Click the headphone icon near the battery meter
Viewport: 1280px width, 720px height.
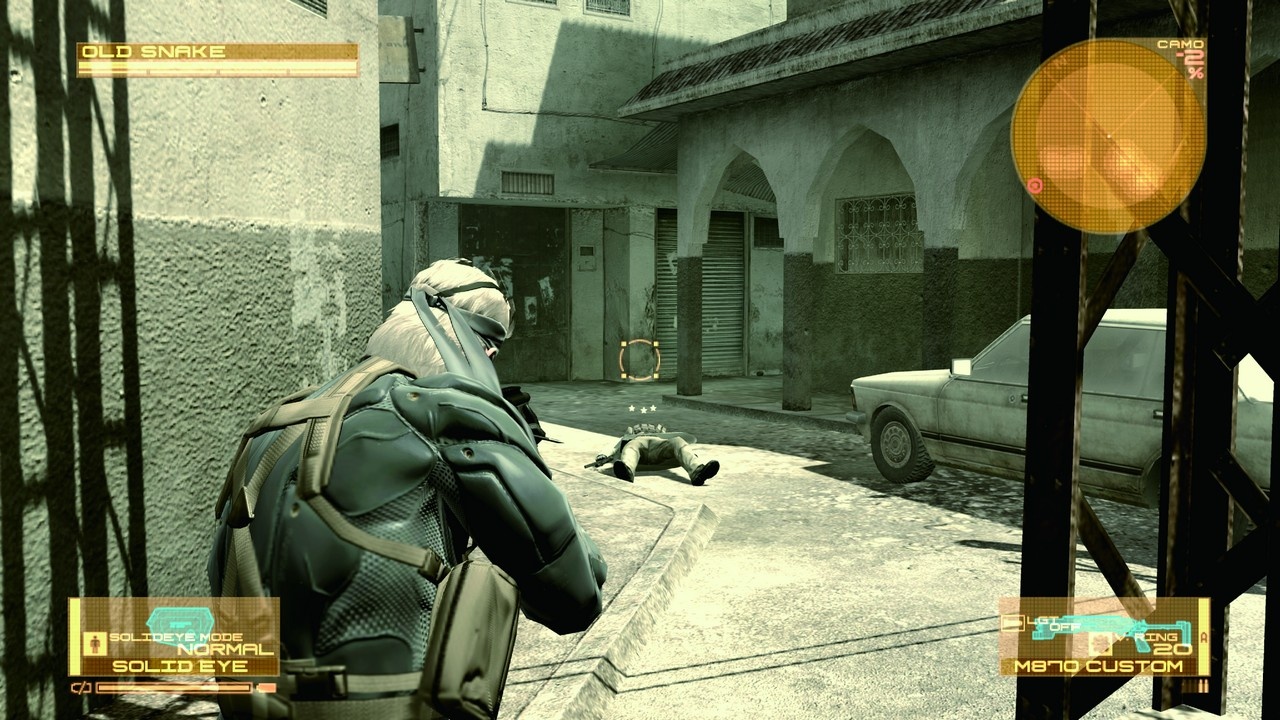tap(81, 687)
